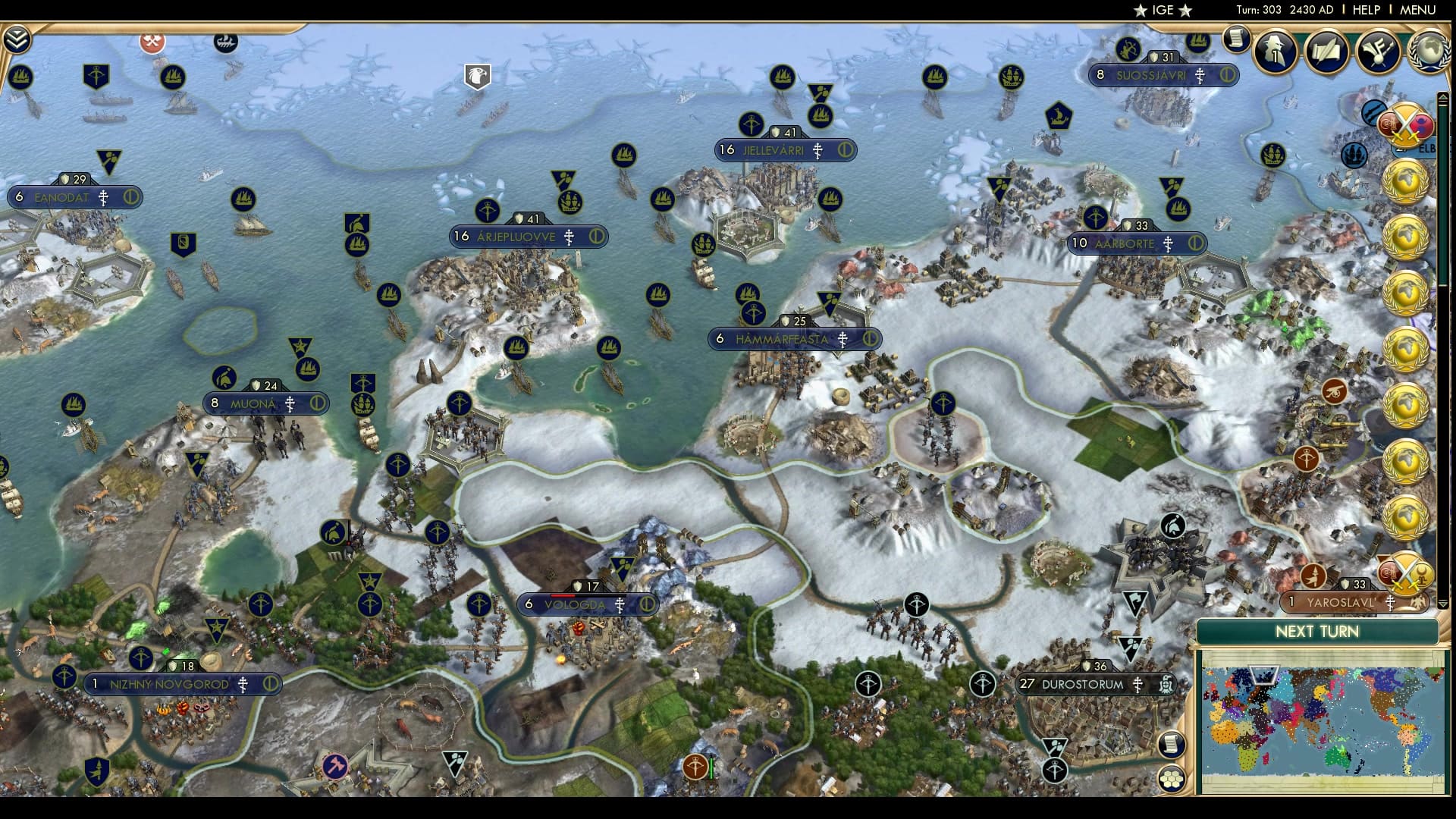The width and height of the screenshot is (1456, 819).
Task: Click the red crossed-axes alert above the ice
Action: (x=151, y=43)
